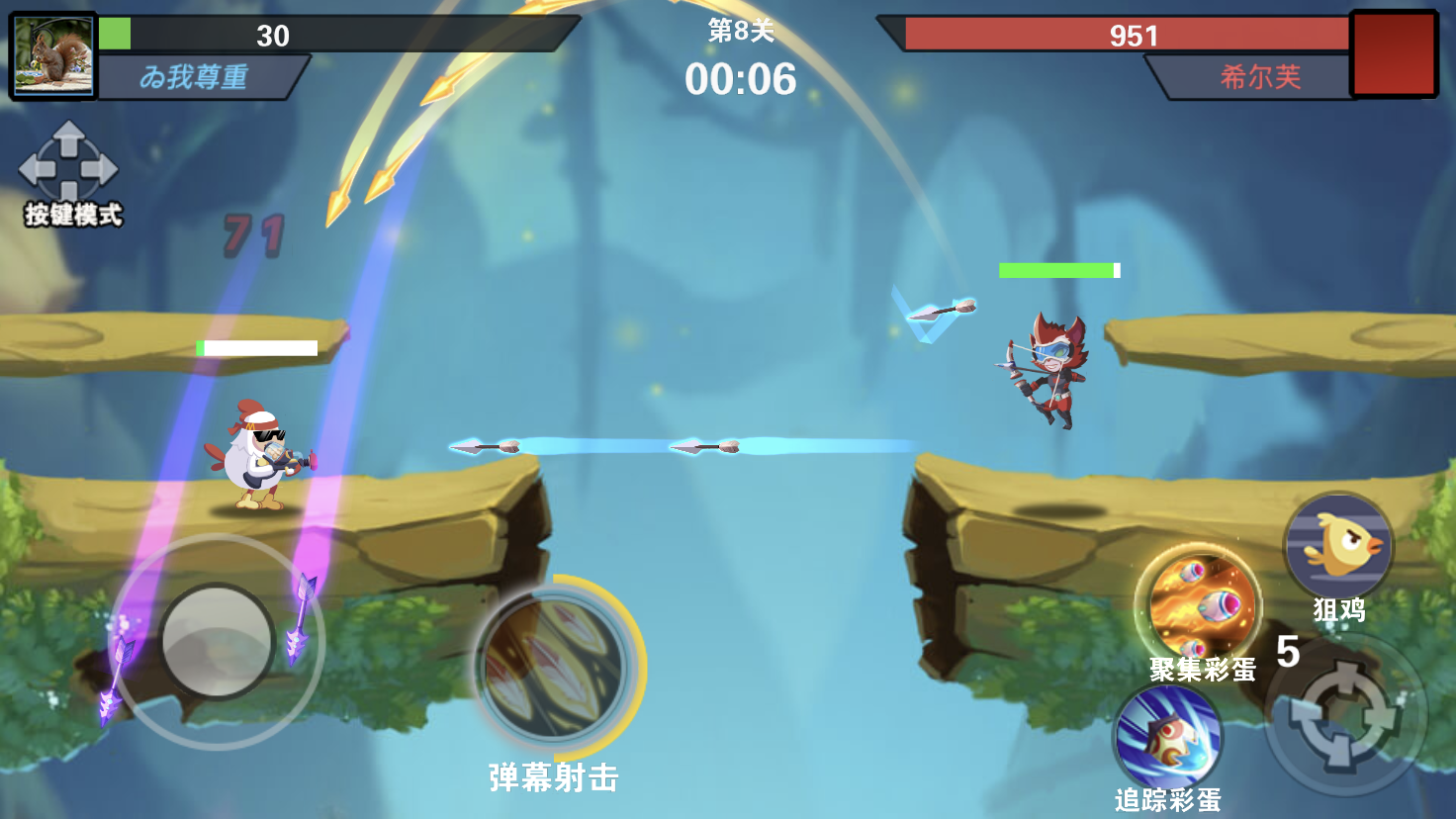Open the match timer showing 00:06

[x=744, y=77]
